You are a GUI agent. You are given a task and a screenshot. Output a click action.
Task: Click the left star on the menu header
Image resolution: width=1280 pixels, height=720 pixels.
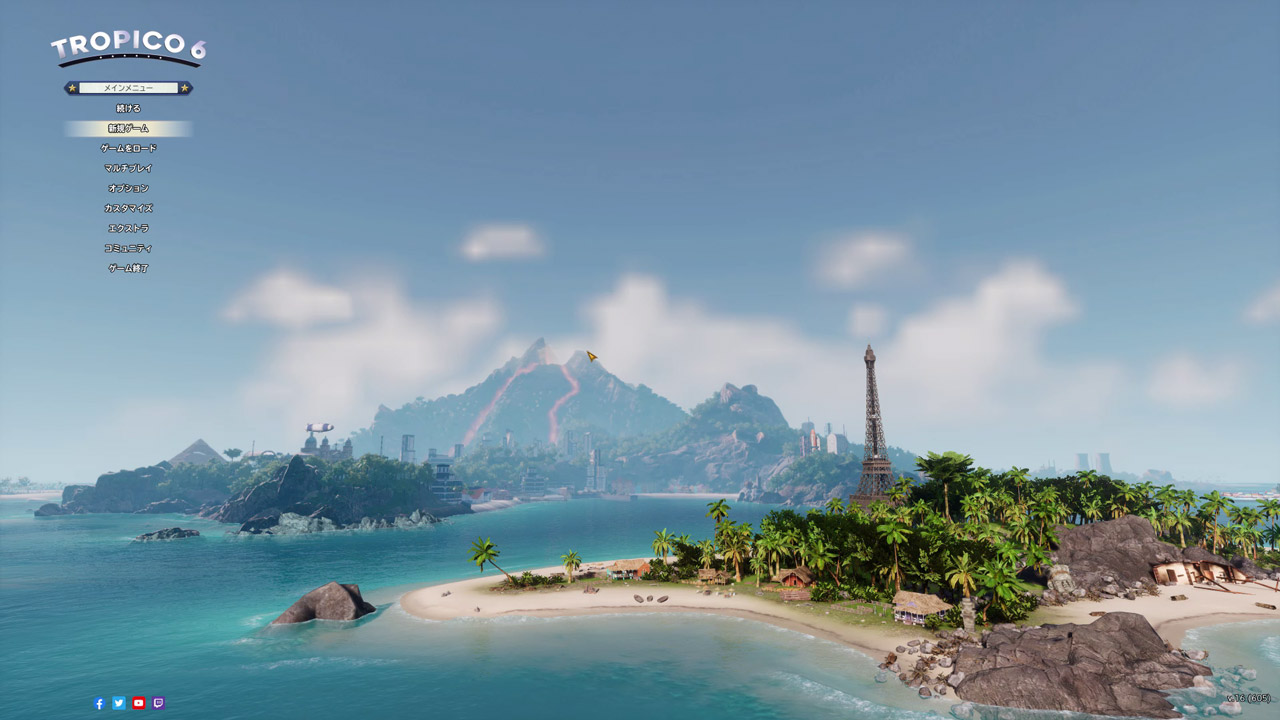[x=71, y=87]
